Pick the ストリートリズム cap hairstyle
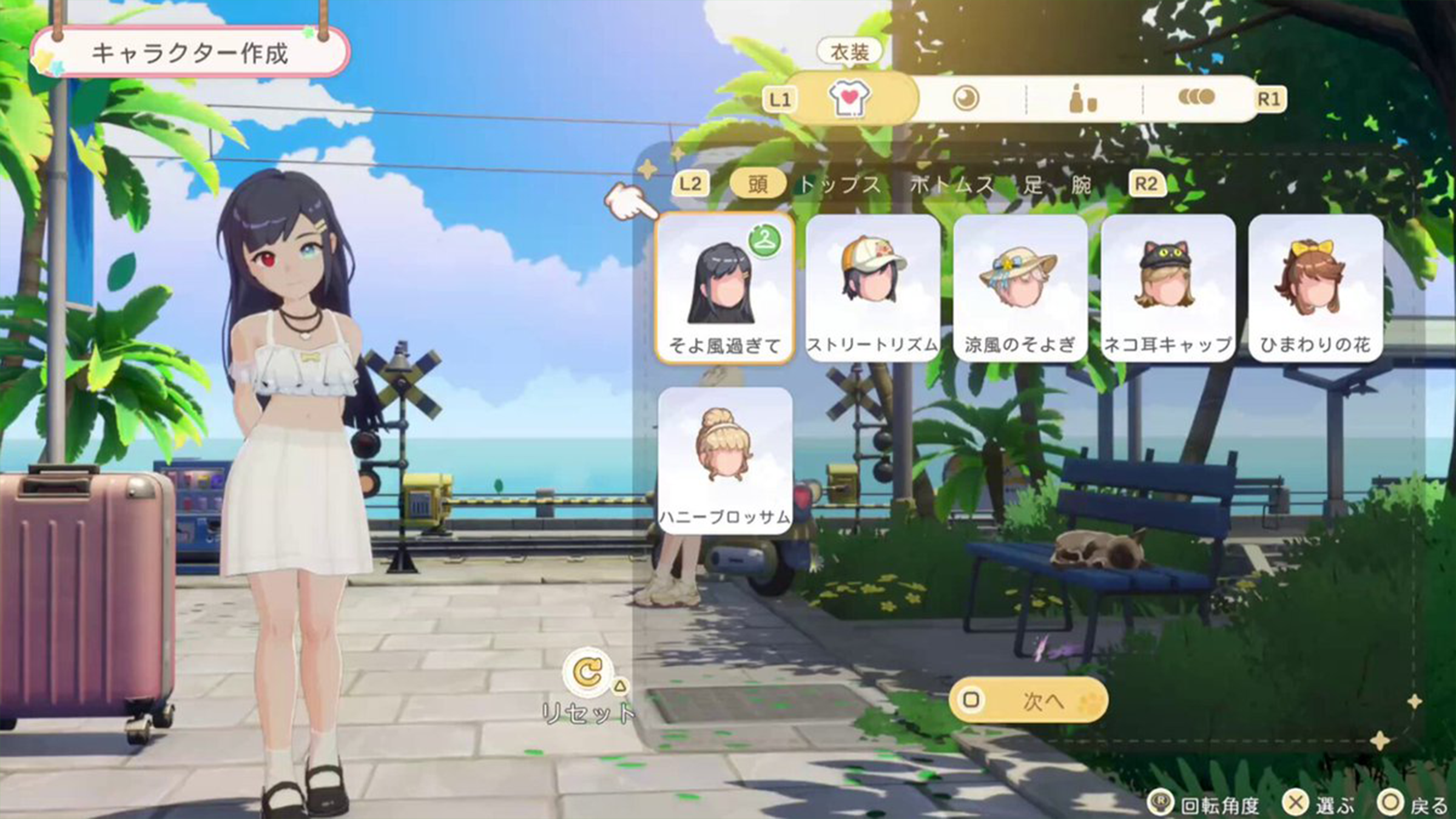The height and width of the screenshot is (819, 1456). [x=873, y=289]
